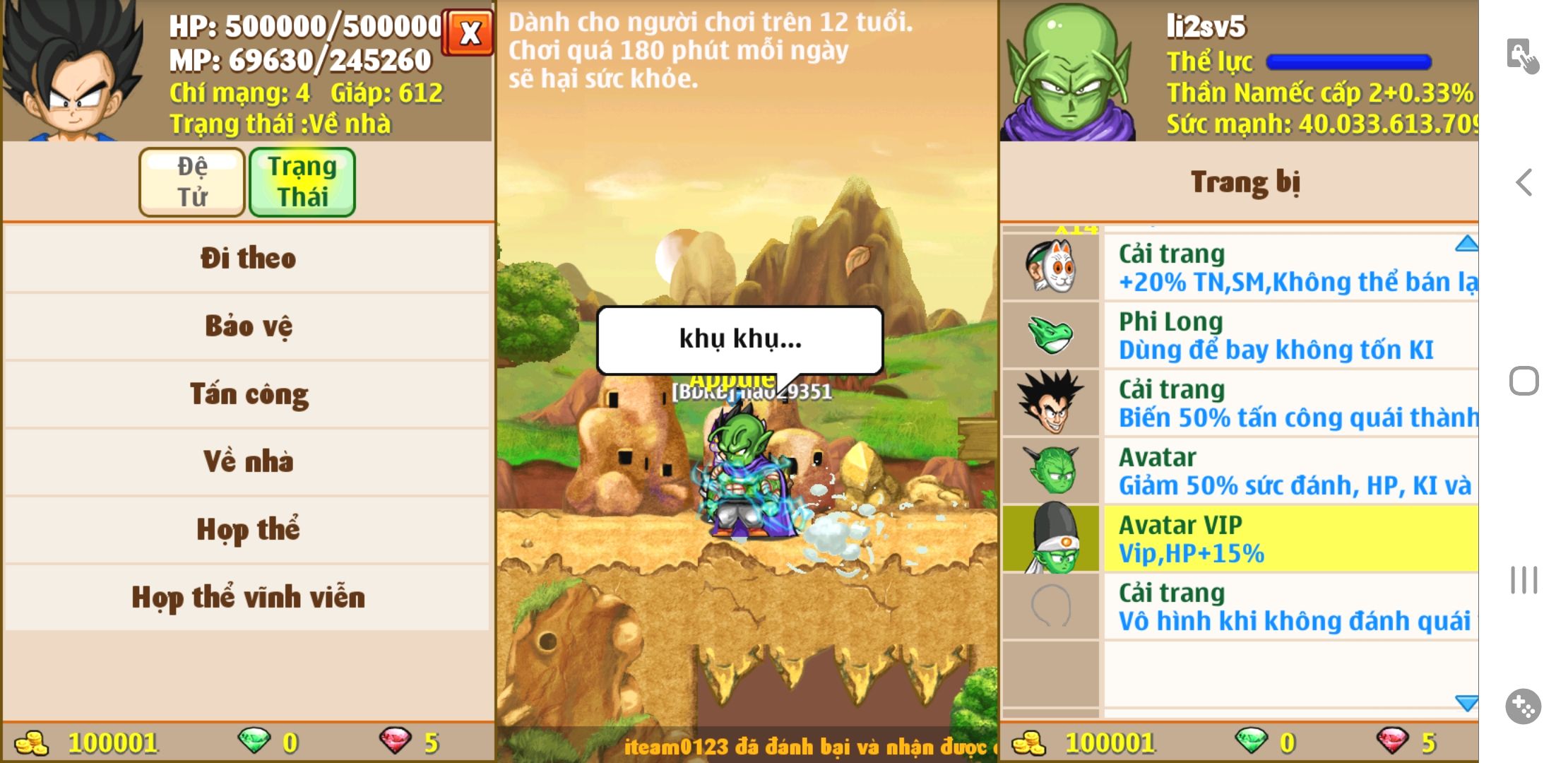The image size is (1568, 763).
Task: Tap the Android back navigation button
Action: tap(1524, 182)
